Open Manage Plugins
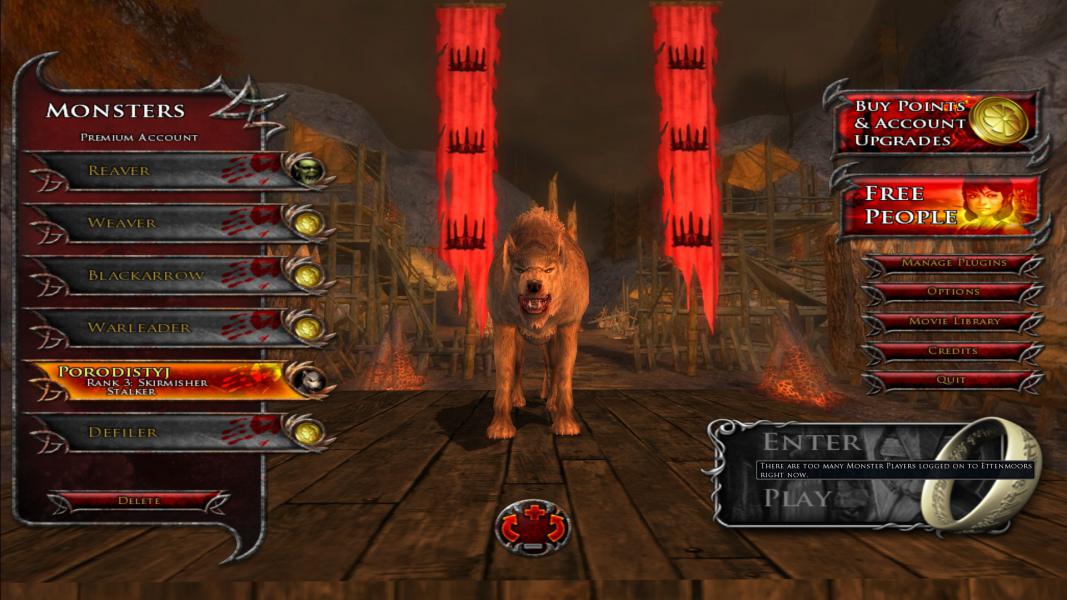Viewport: 1067px width, 600px height. tap(952, 264)
